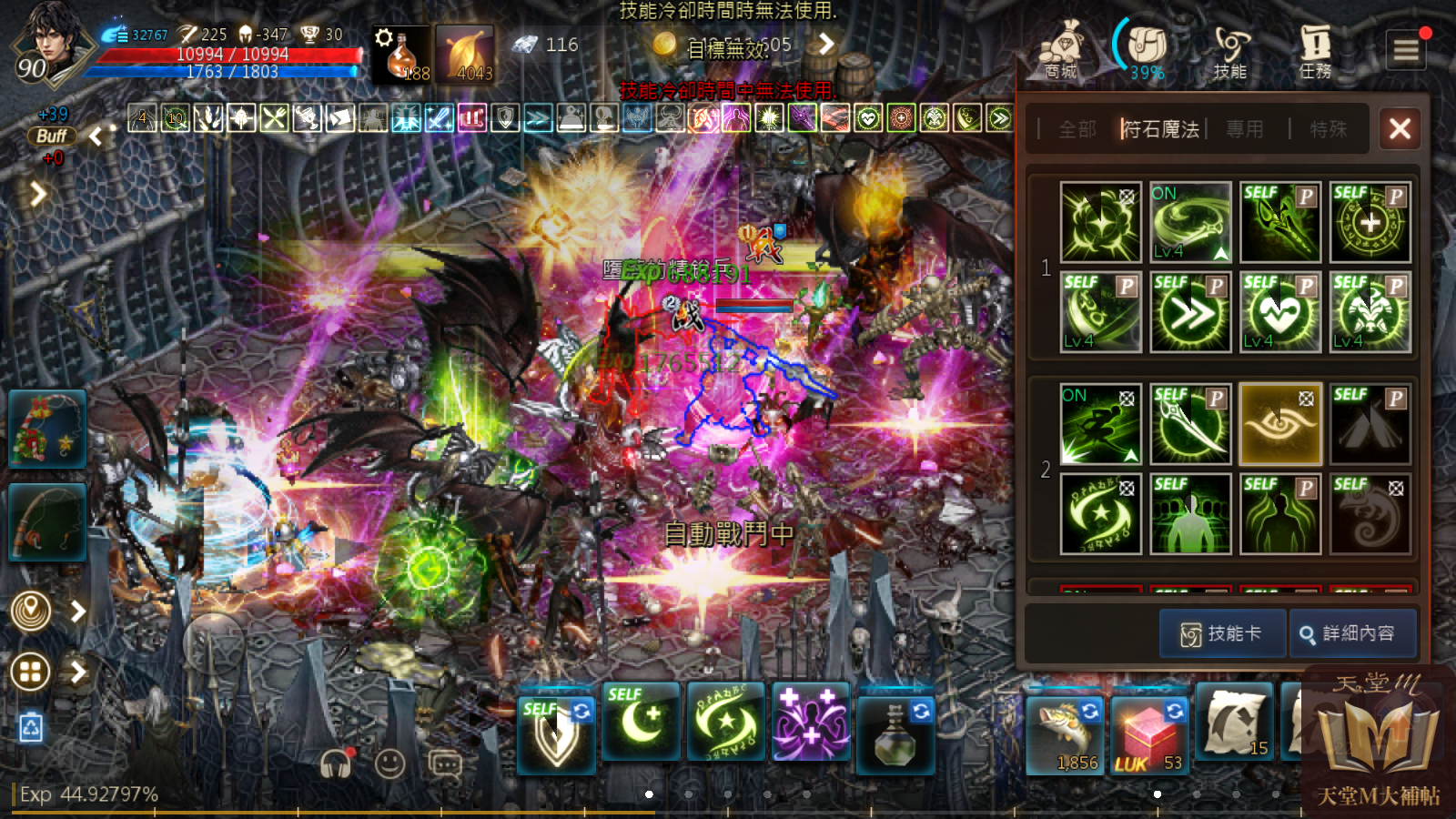This screenshot has height=819, width=1456.
Task: Select the double-arrow haste skill in the panel
Action: click(x=1190, y=312)
